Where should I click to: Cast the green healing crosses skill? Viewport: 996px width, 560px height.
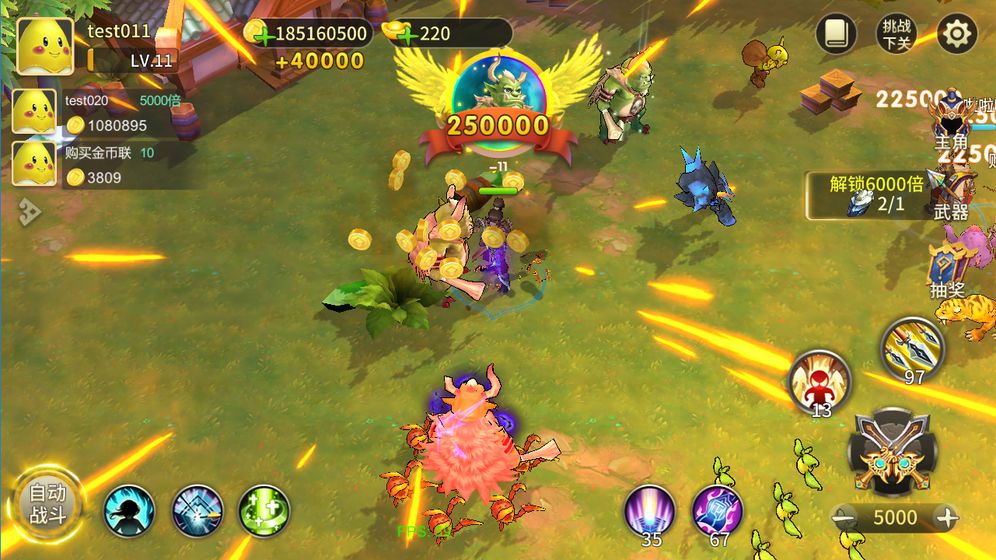(264, 511)
